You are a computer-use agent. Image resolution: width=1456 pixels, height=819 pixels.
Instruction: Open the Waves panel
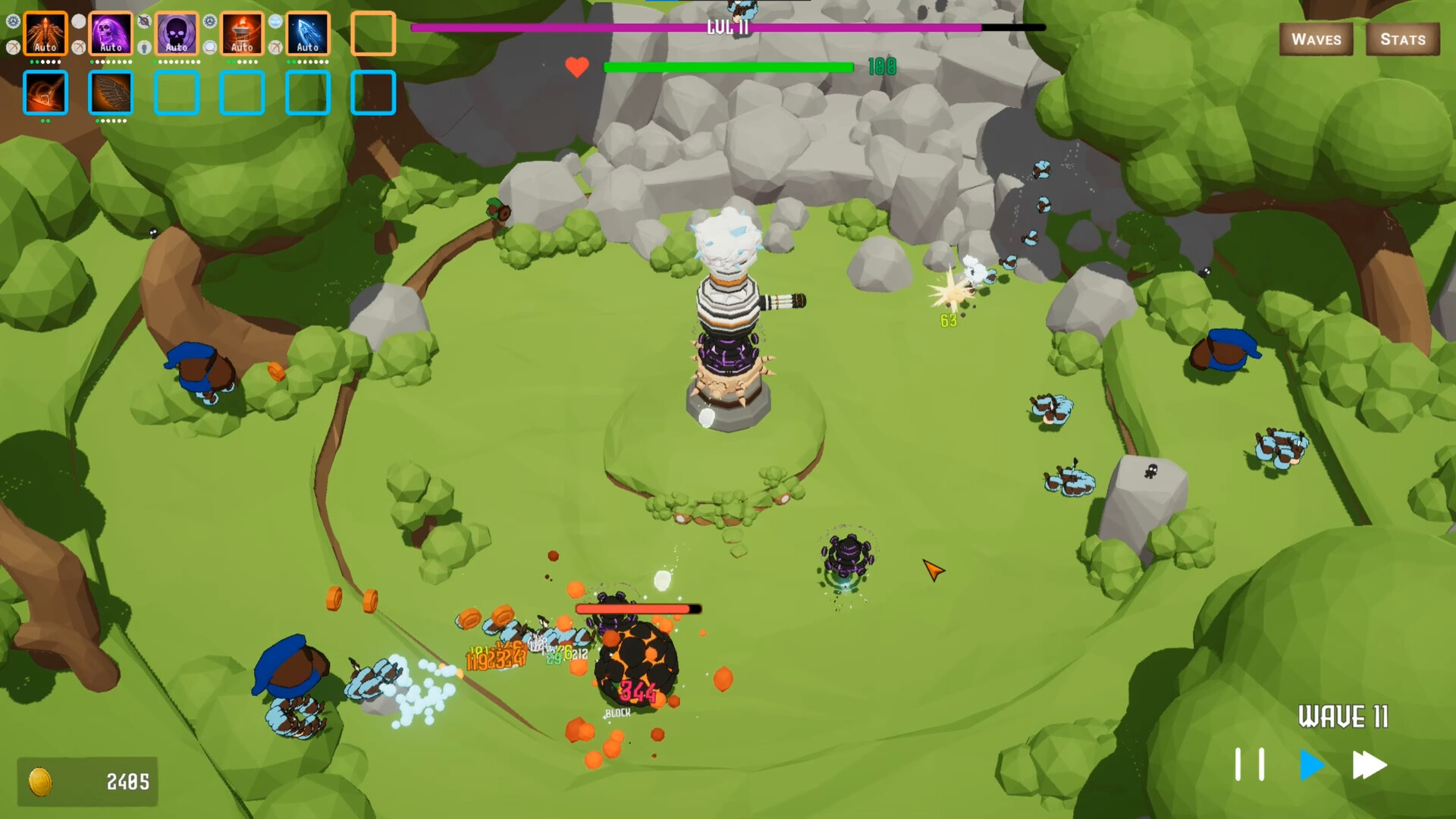coord(1316,39)
